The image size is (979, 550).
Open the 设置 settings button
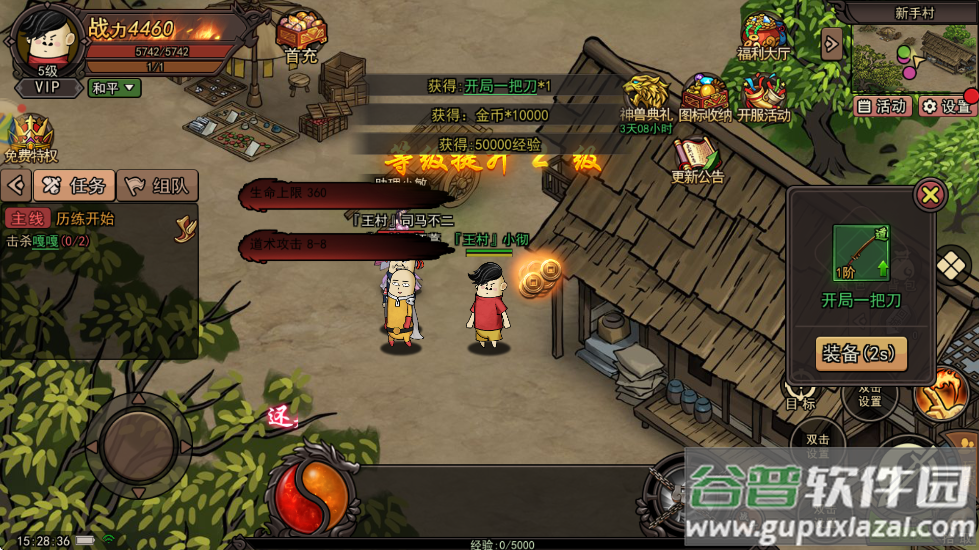pyautogui.click(x=945, y=106)
